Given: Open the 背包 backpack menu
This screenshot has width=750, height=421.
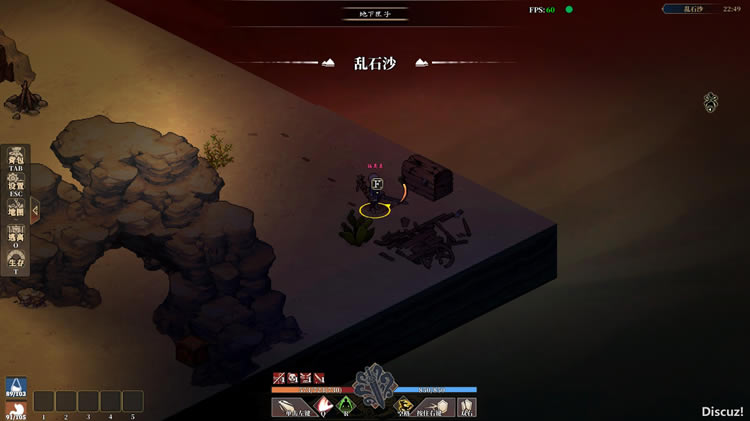Looking at the screenshot, I should [x=16, y=161].
